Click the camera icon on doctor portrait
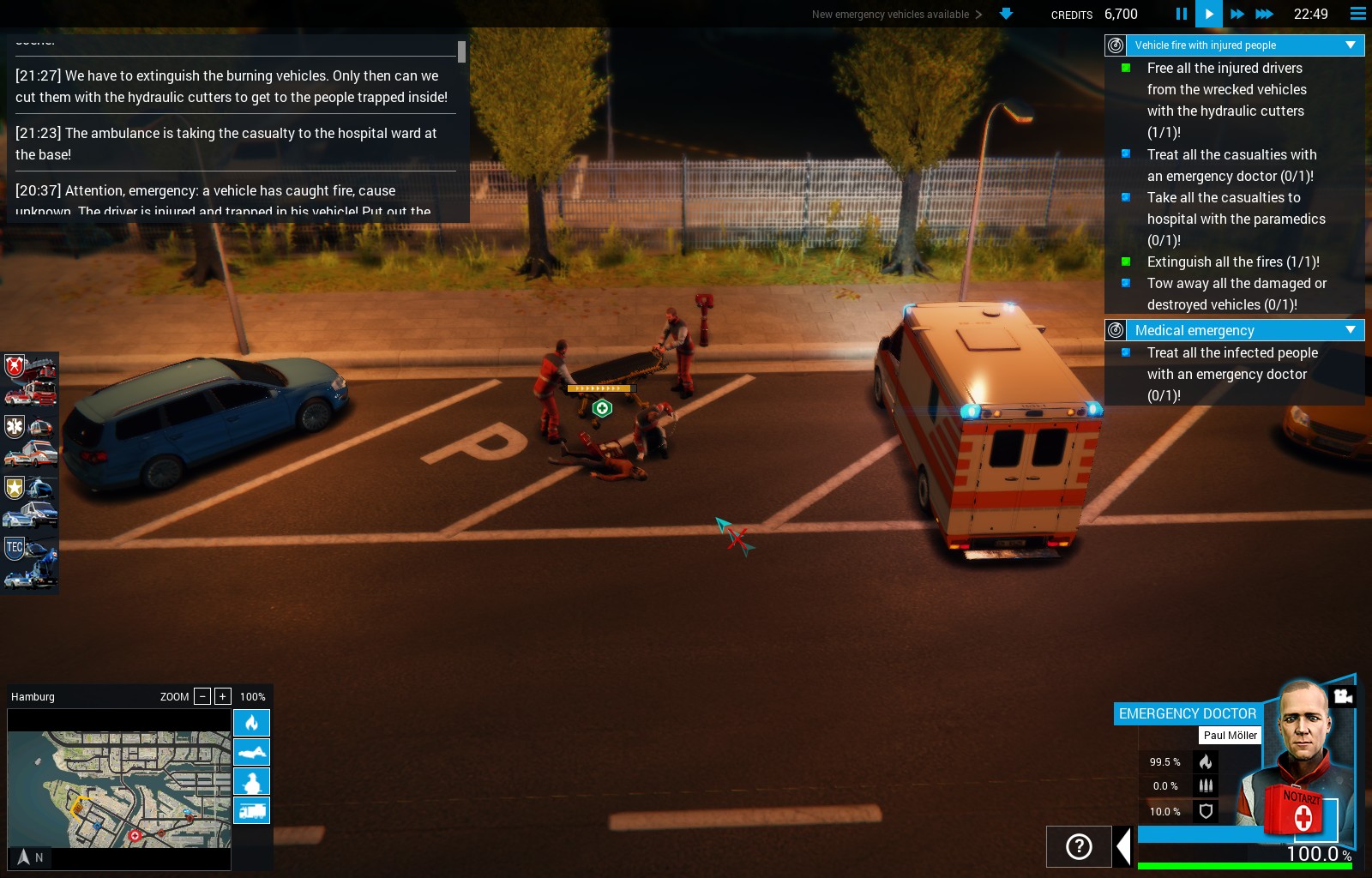The height and width of the screenshot is (878, 1372). point(1343,695)
